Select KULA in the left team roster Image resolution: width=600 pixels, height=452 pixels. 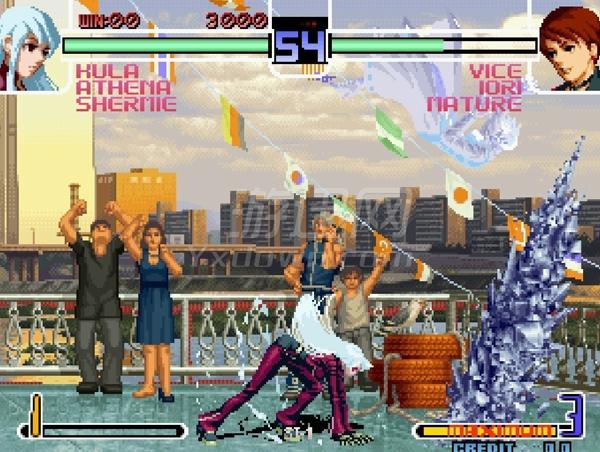point(101,71)
